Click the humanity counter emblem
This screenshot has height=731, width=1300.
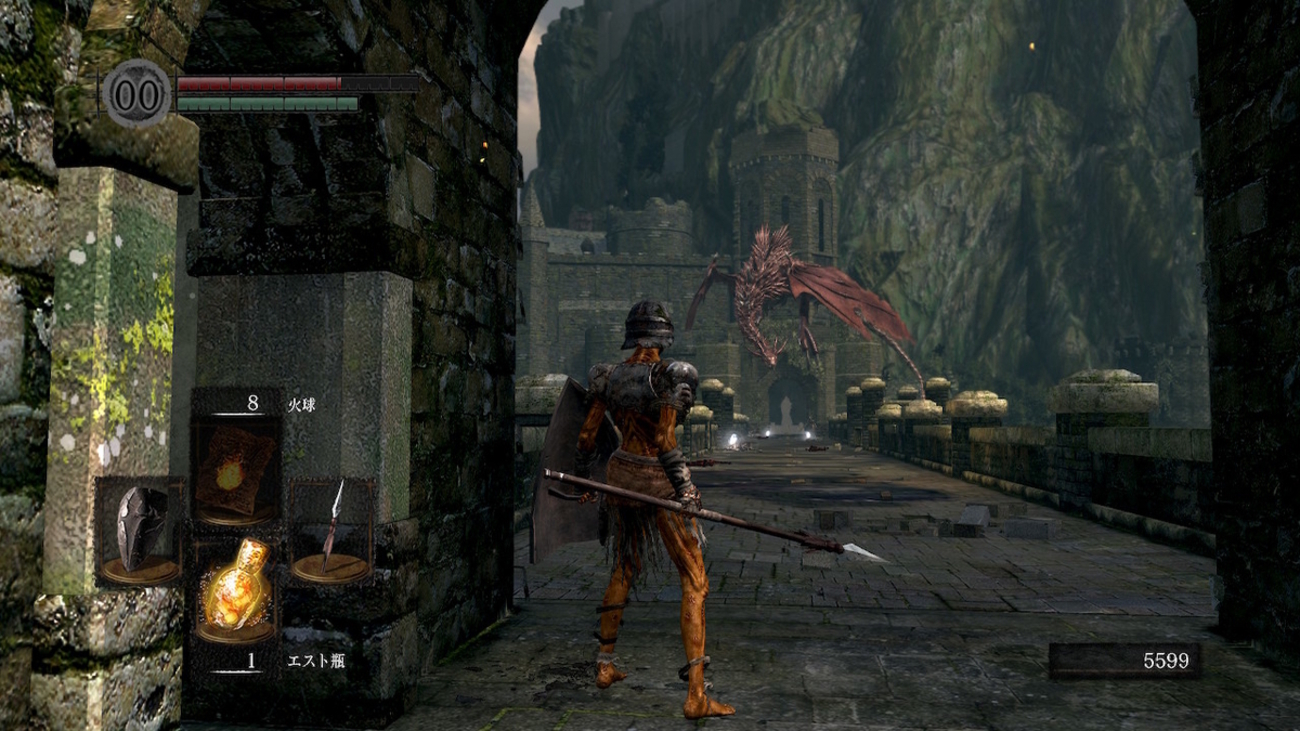tap(138, 95)
